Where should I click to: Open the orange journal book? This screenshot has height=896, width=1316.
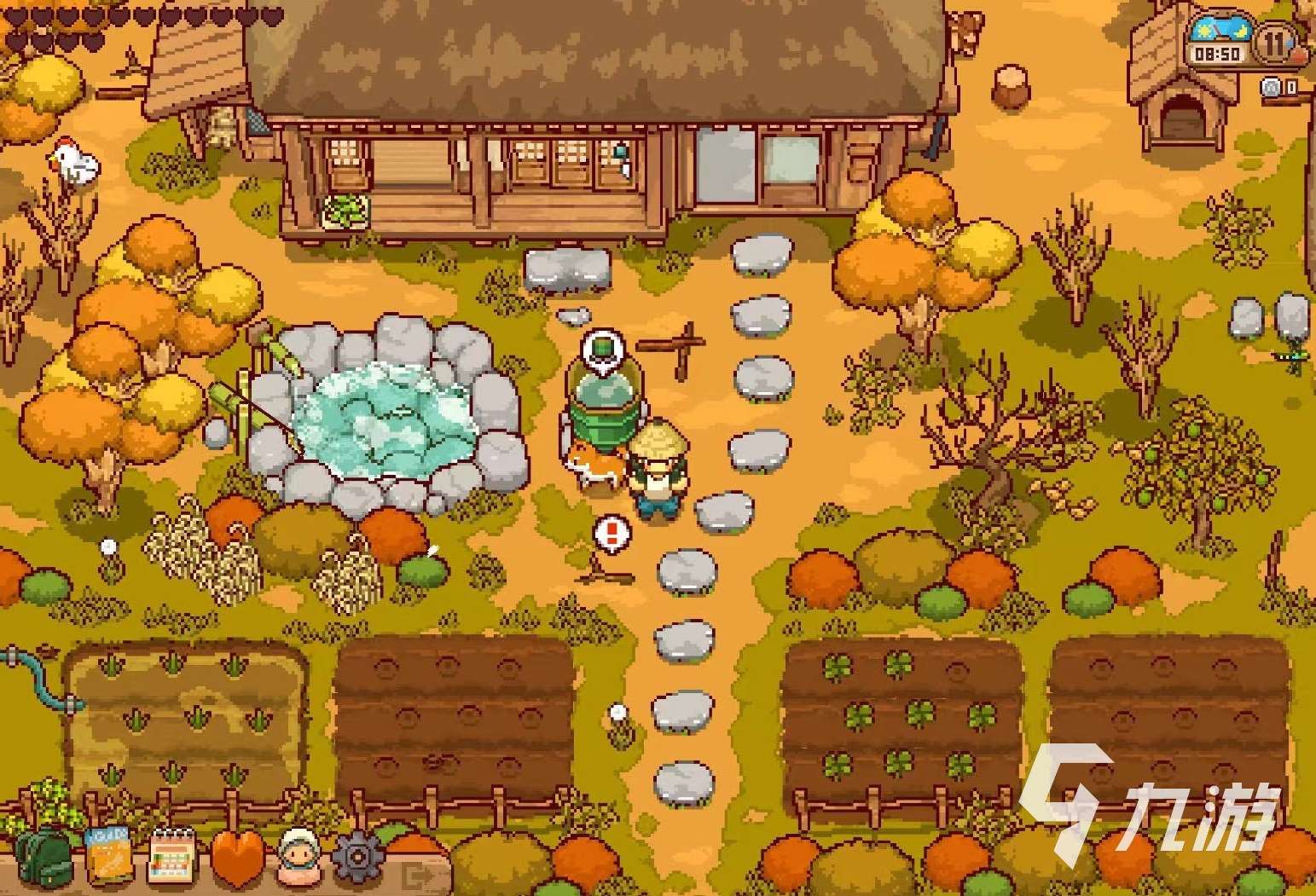109,855
